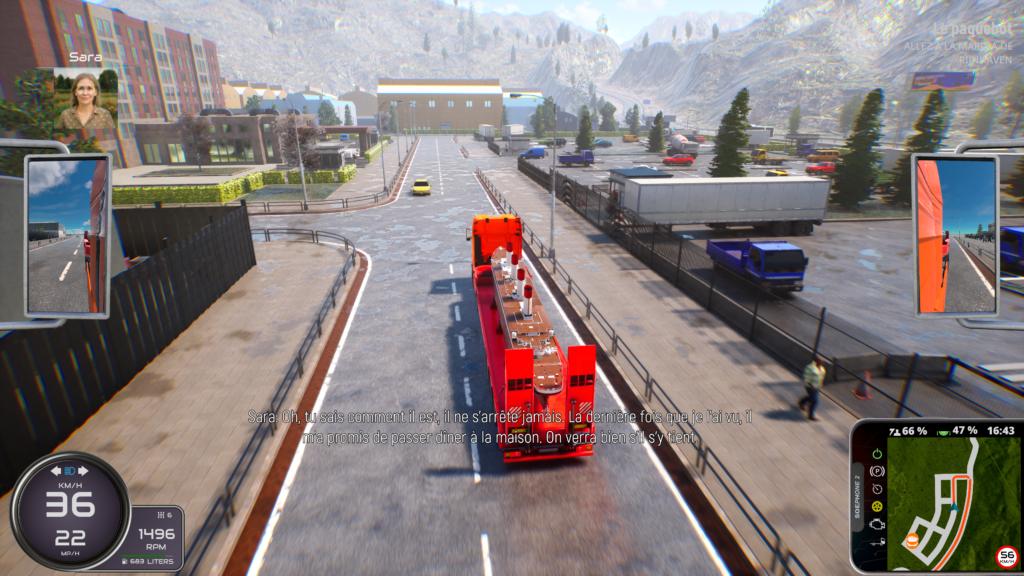Click the 56 km/h speed limit sign
The image size is (1024, 576).
click(1007, 556)
